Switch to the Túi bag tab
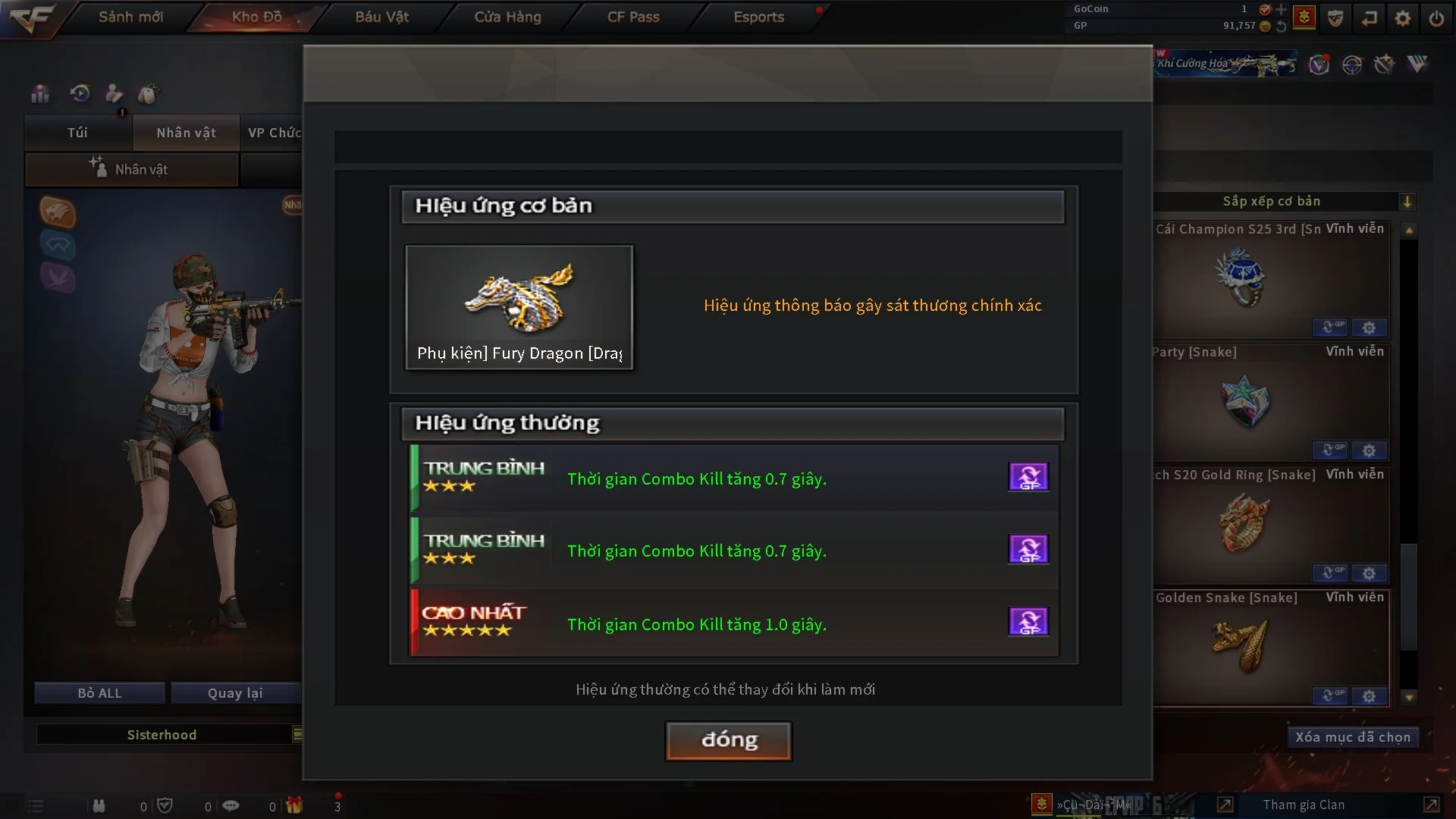 coord(77,133)
